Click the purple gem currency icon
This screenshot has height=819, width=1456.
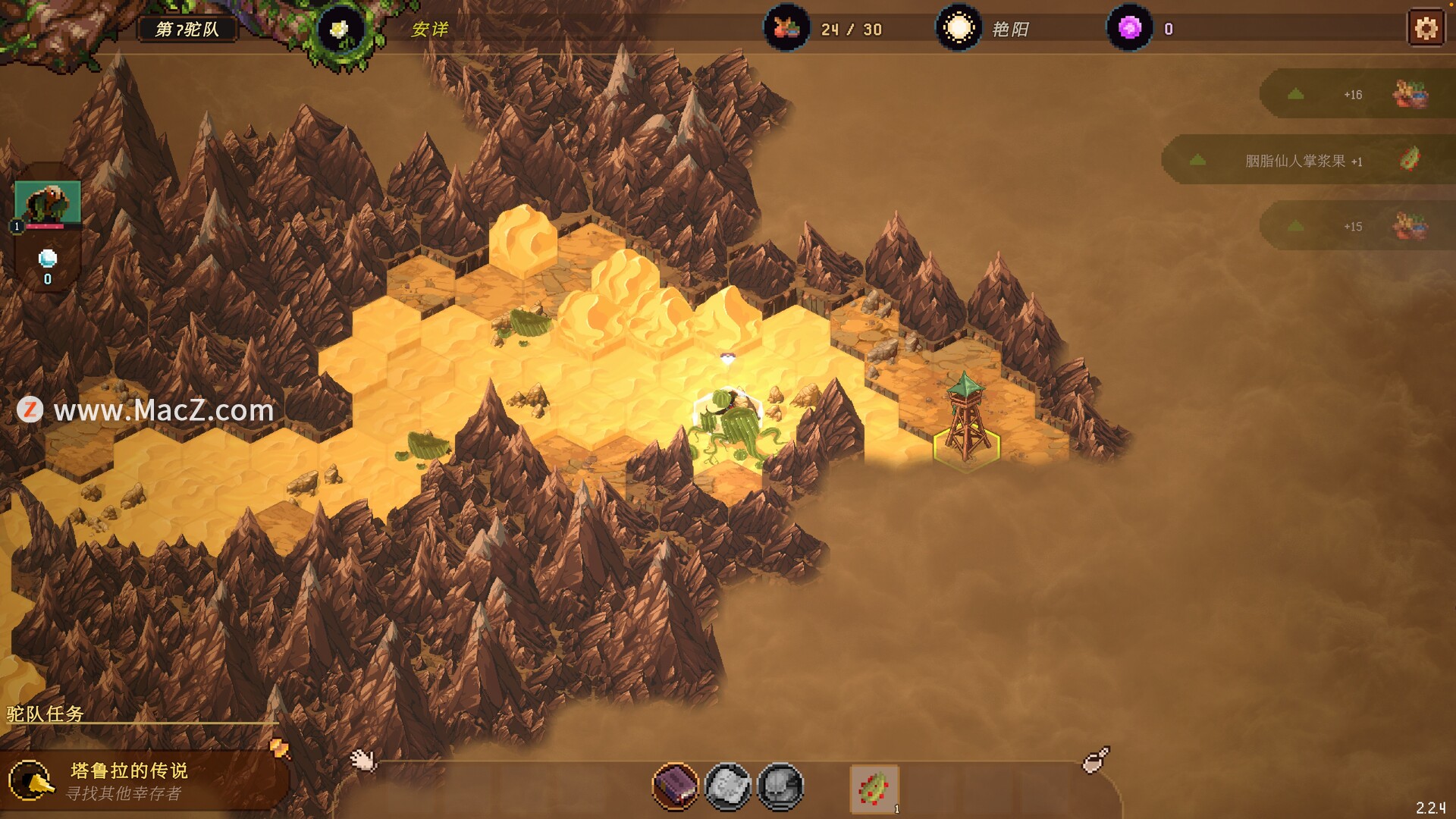[1129, 29]
